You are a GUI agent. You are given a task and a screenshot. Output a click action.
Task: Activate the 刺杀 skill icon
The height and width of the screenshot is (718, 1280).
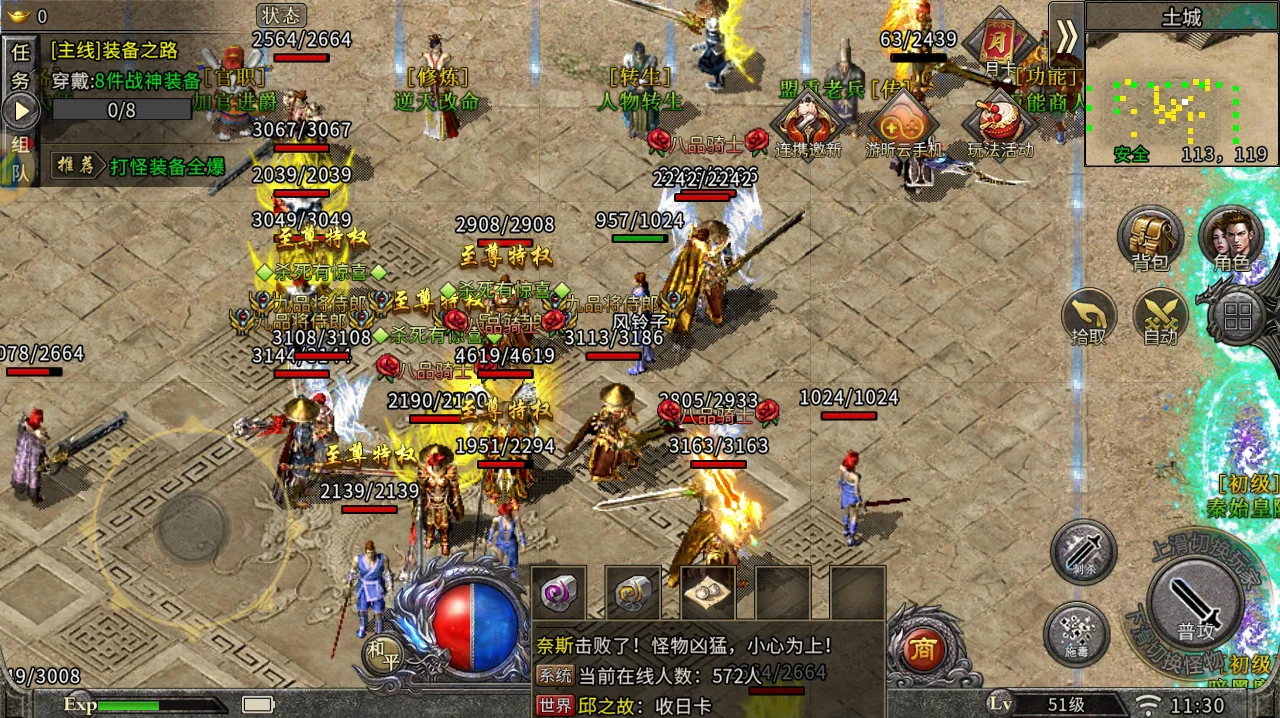[1084, 551]
